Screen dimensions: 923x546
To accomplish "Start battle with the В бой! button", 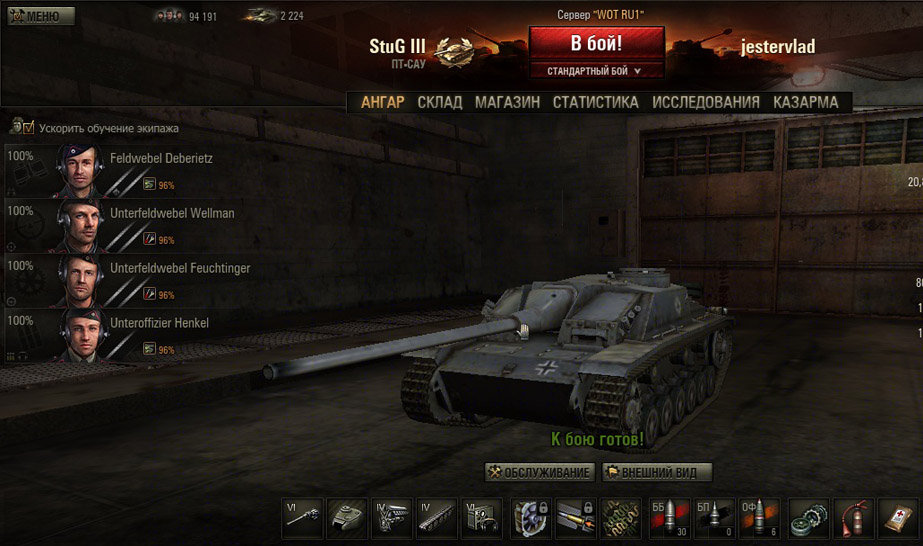I will [596, 44].
